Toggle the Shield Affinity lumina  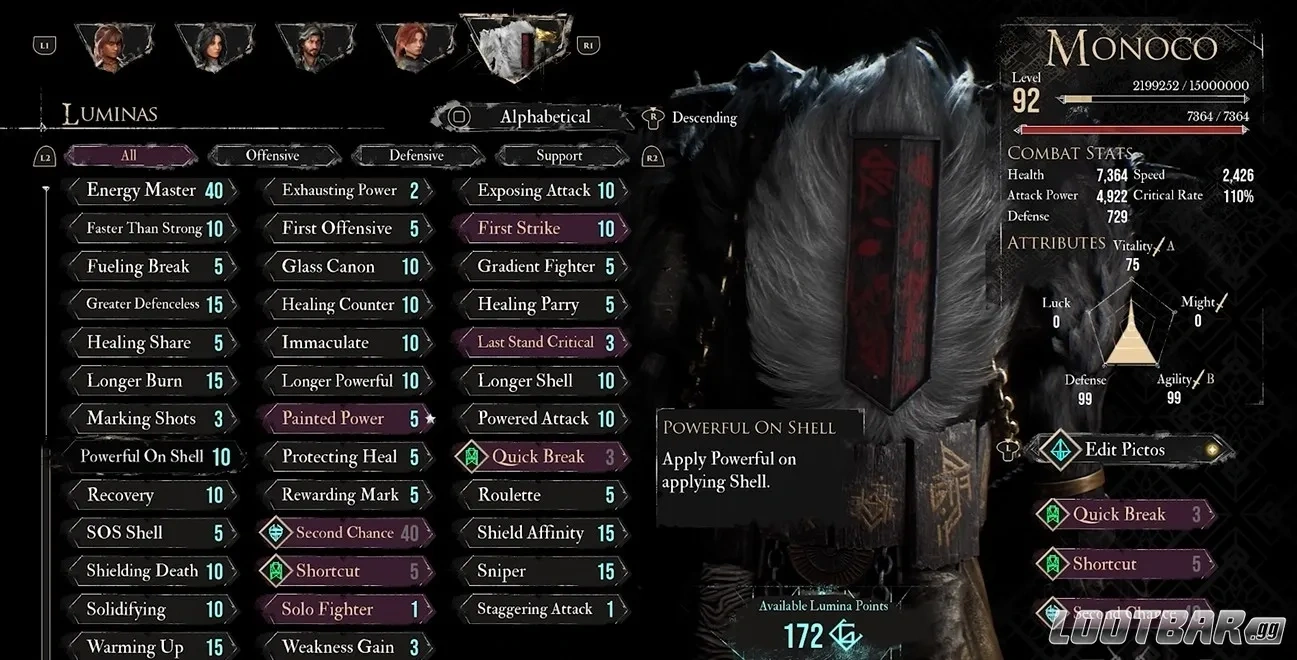click(541, 533)
